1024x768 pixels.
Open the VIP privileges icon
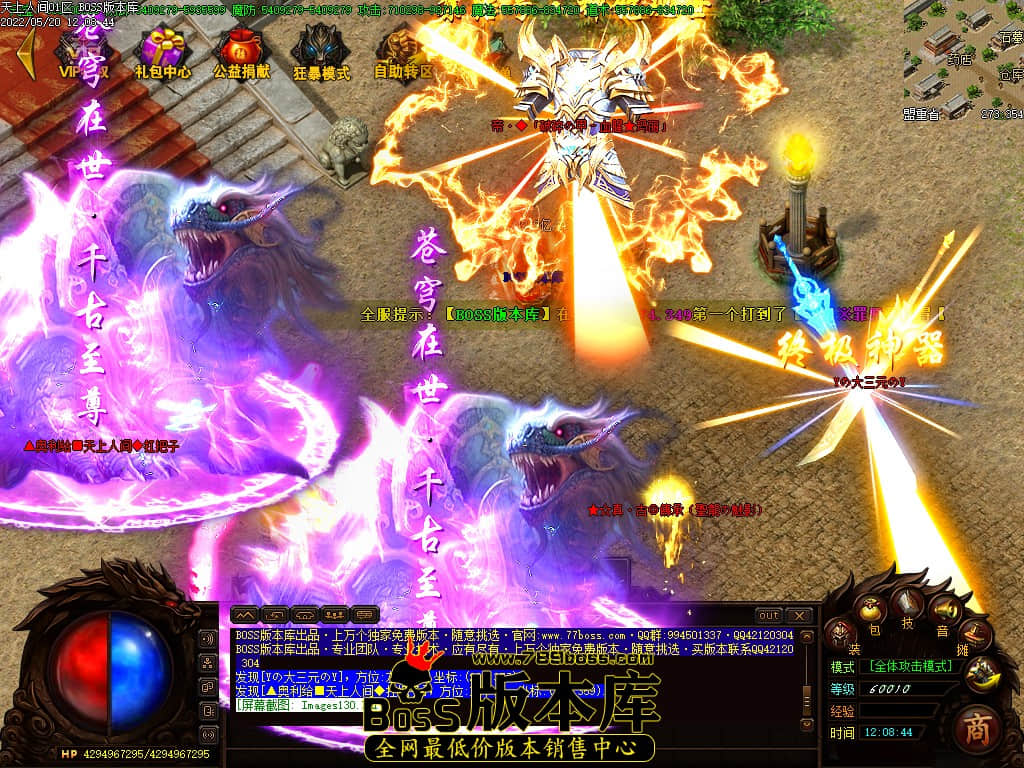[82, 50]
